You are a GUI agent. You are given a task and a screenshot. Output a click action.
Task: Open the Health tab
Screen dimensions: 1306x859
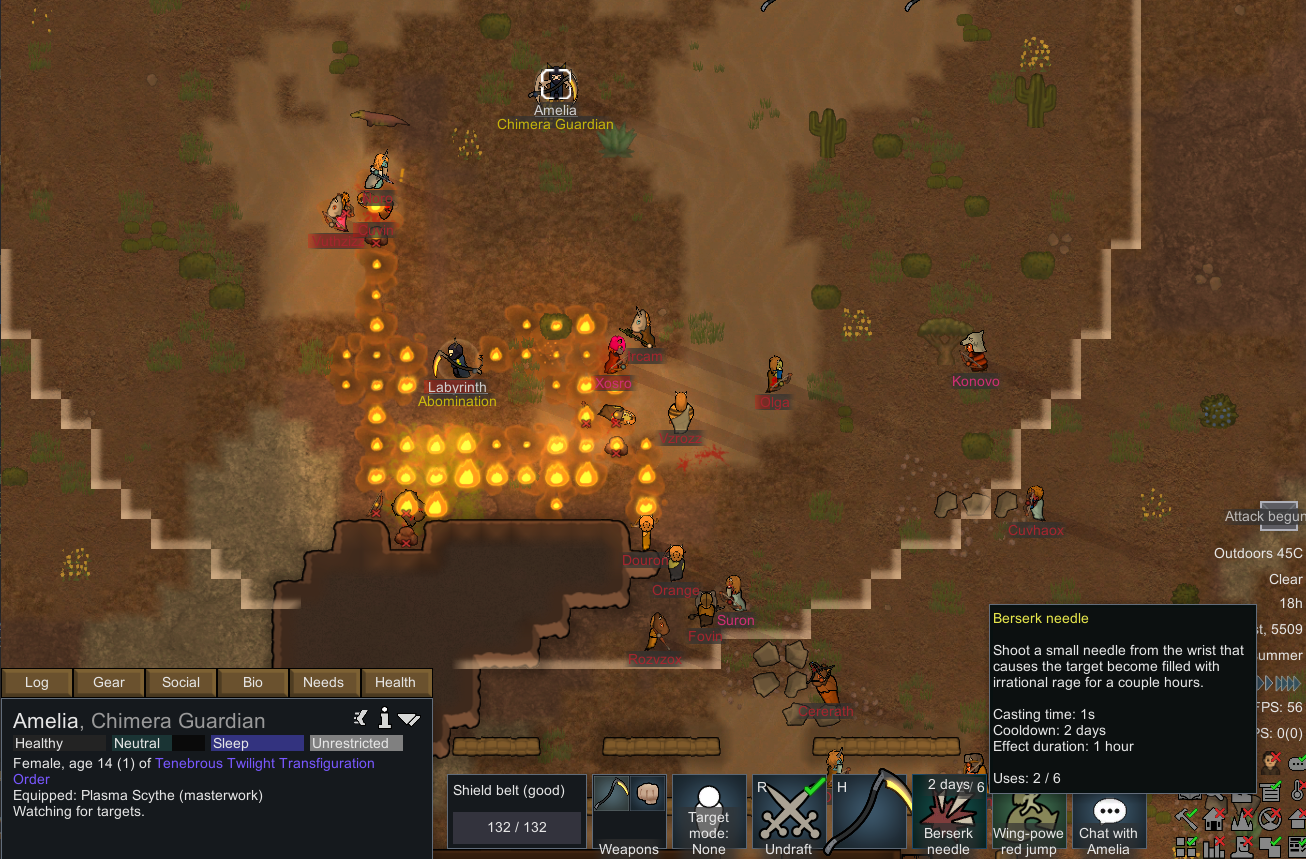pos(395,682)
